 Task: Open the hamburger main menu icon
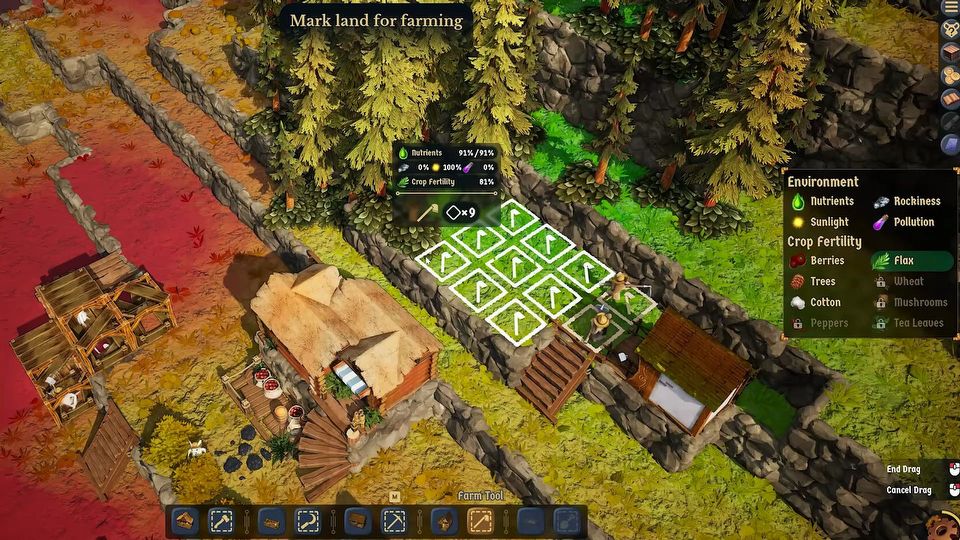point(950,8)
